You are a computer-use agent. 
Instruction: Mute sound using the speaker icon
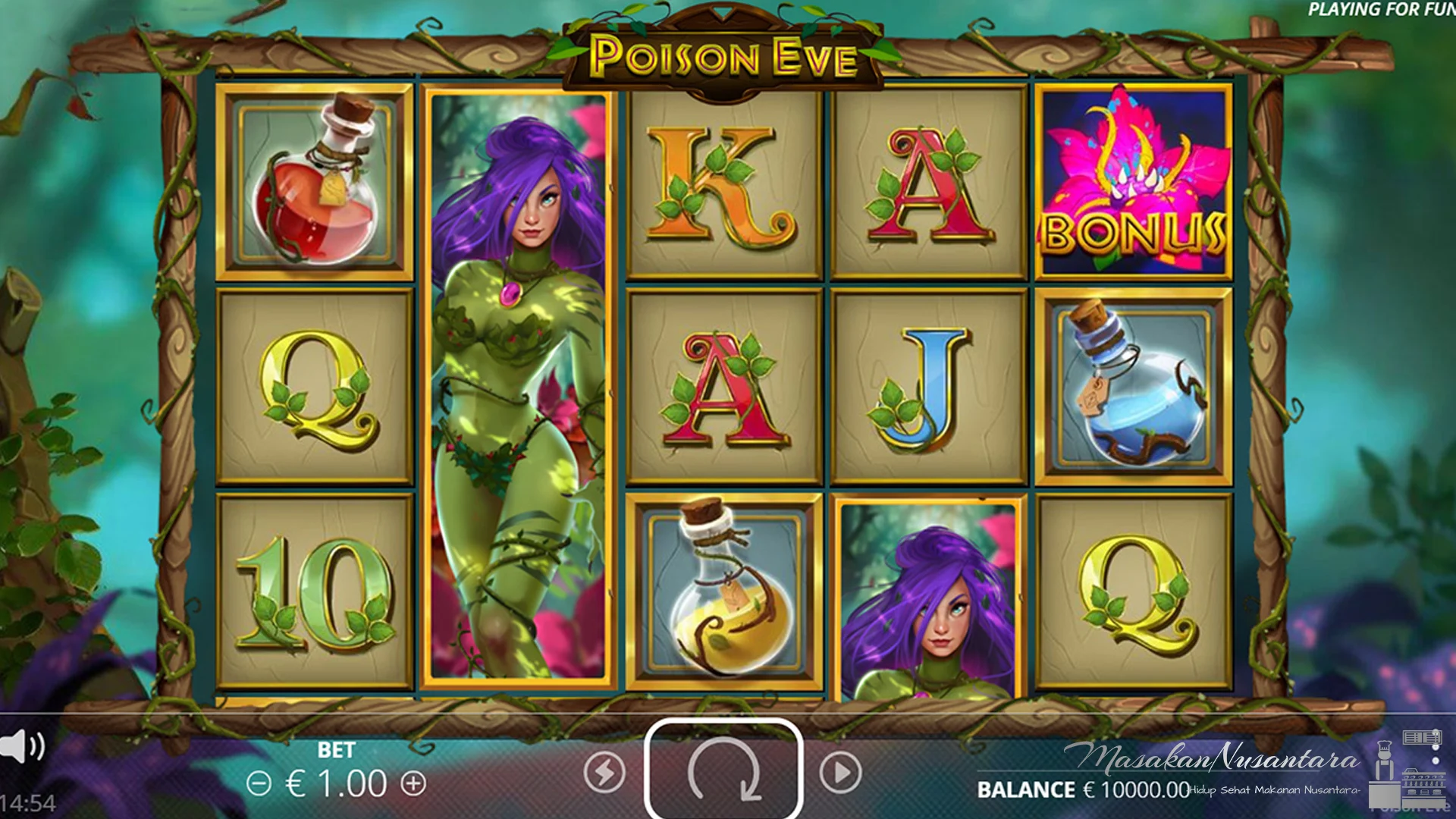pos(21,746)
